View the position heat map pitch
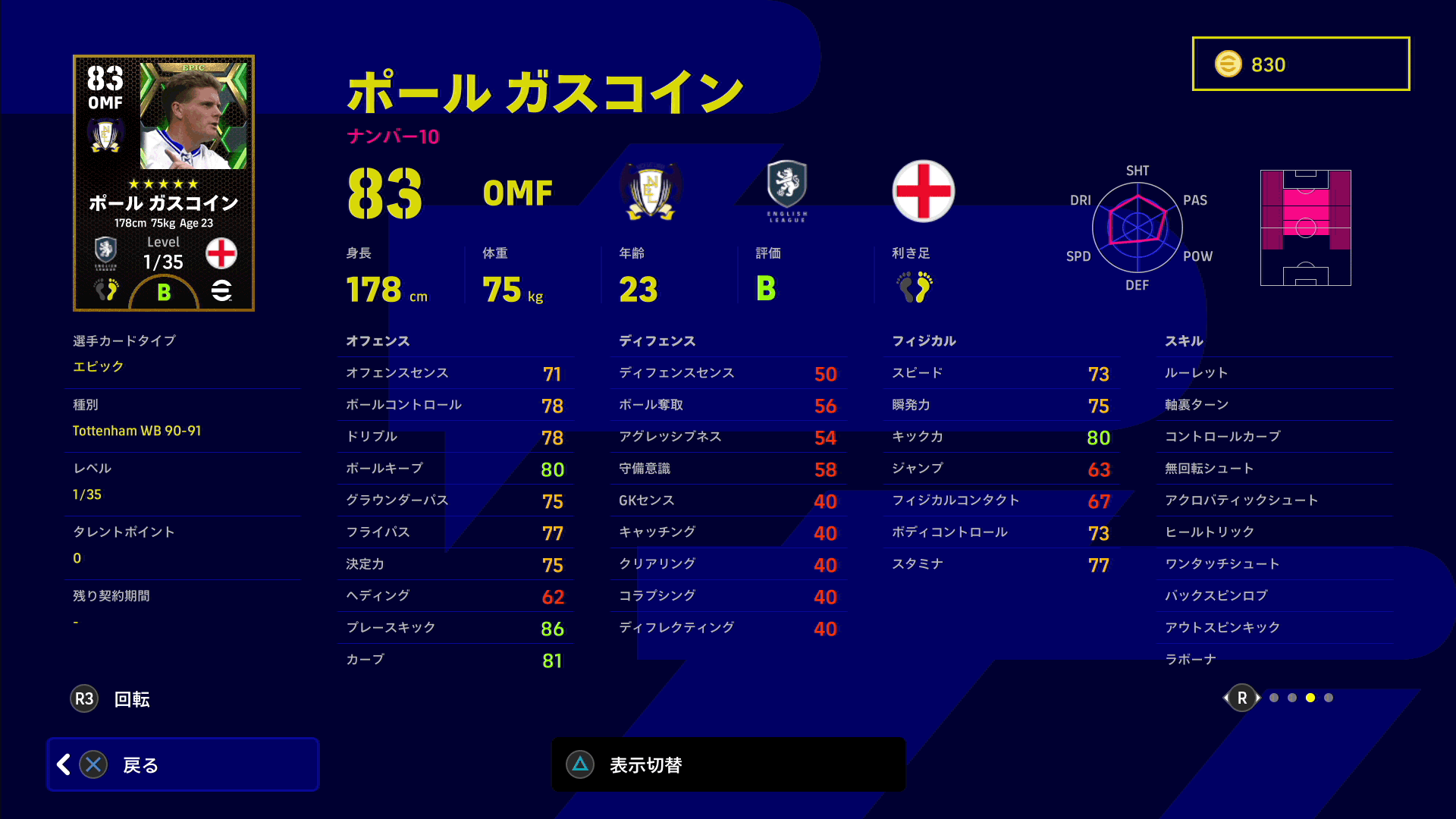The width and height of the screenshot is (1456, 819). (x=1305, y=227)
